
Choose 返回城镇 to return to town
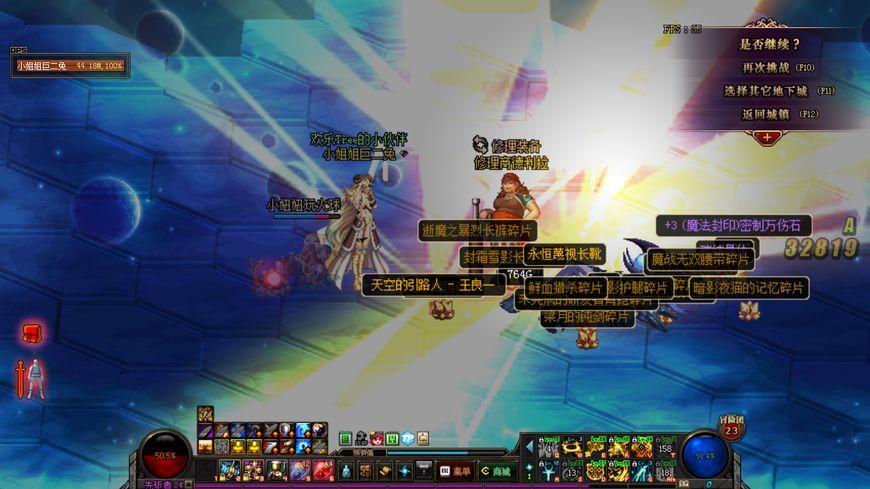(767, 114)
